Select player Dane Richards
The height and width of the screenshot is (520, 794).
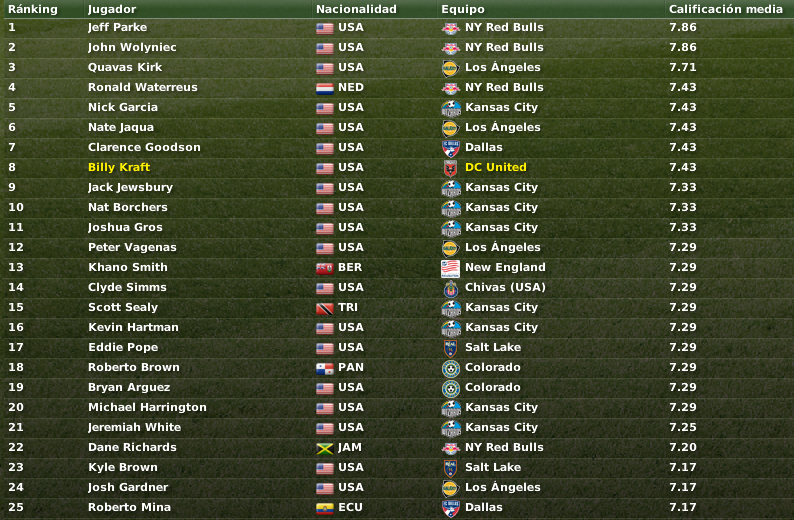[132, 447]
